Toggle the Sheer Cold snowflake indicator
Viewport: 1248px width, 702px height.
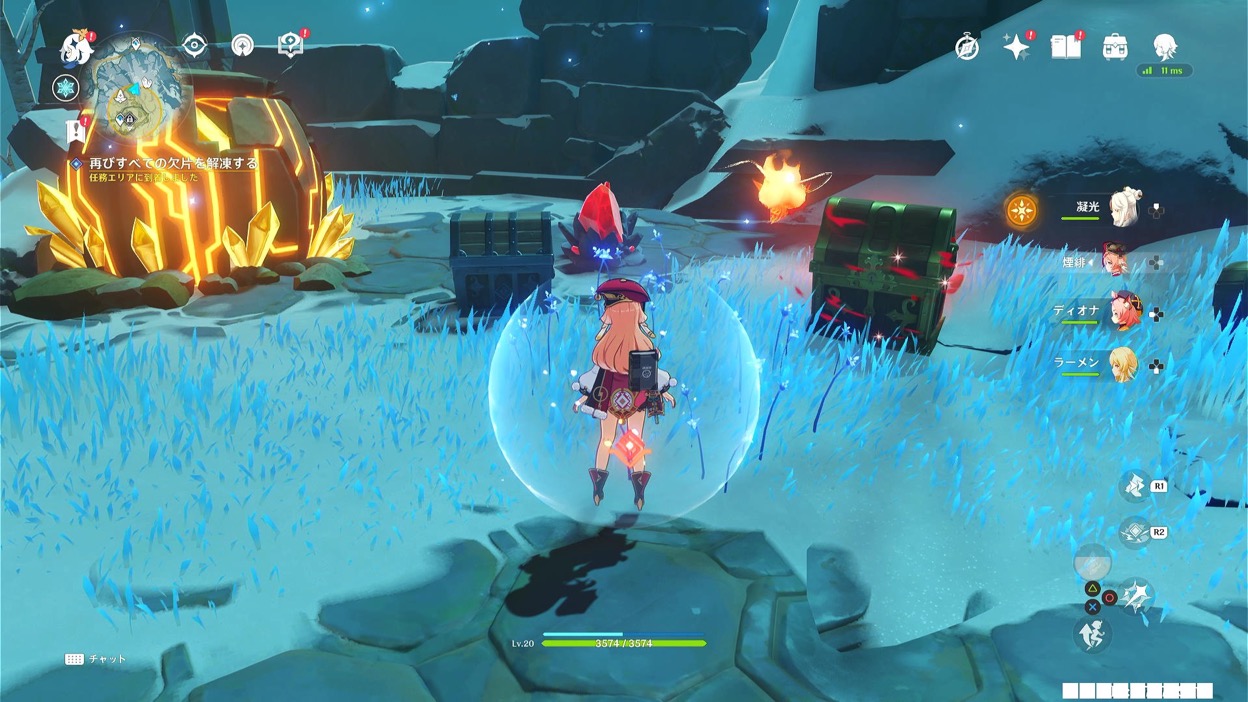(x=66, y=88)
